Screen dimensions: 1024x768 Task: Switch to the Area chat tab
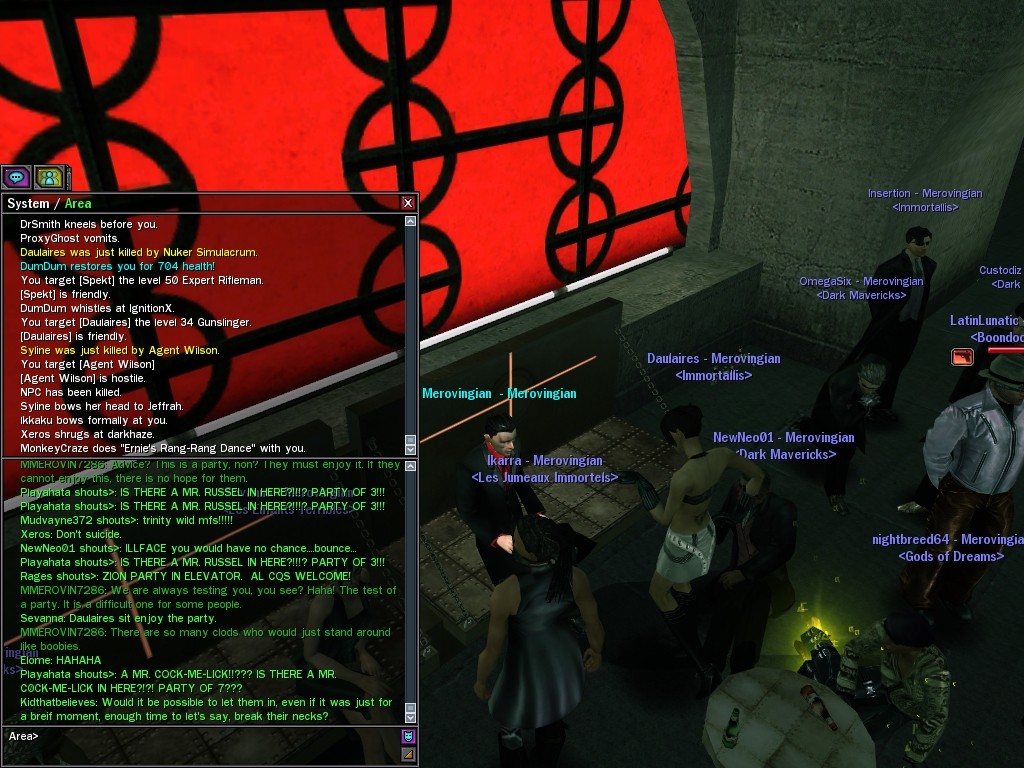coord(78,203)
